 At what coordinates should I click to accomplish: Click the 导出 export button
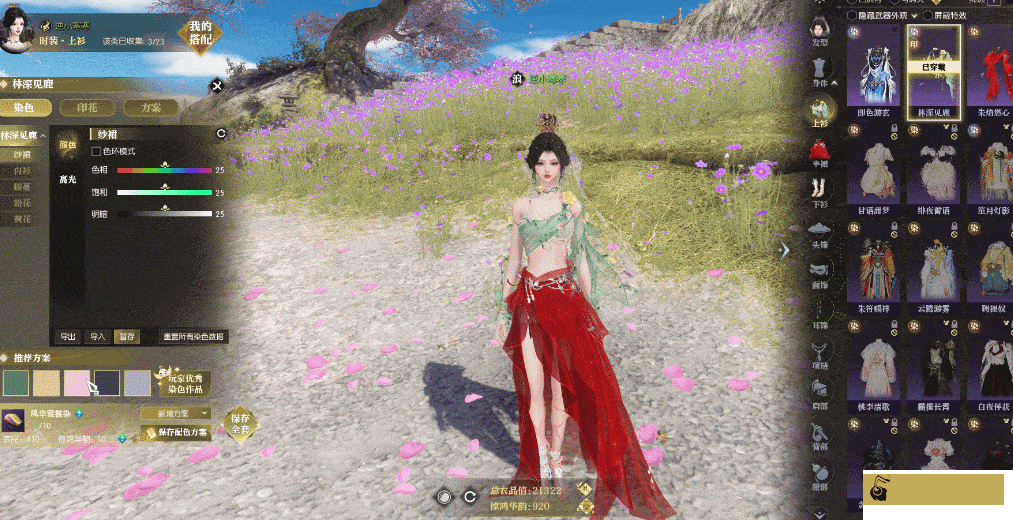click(x=68, y=337)
